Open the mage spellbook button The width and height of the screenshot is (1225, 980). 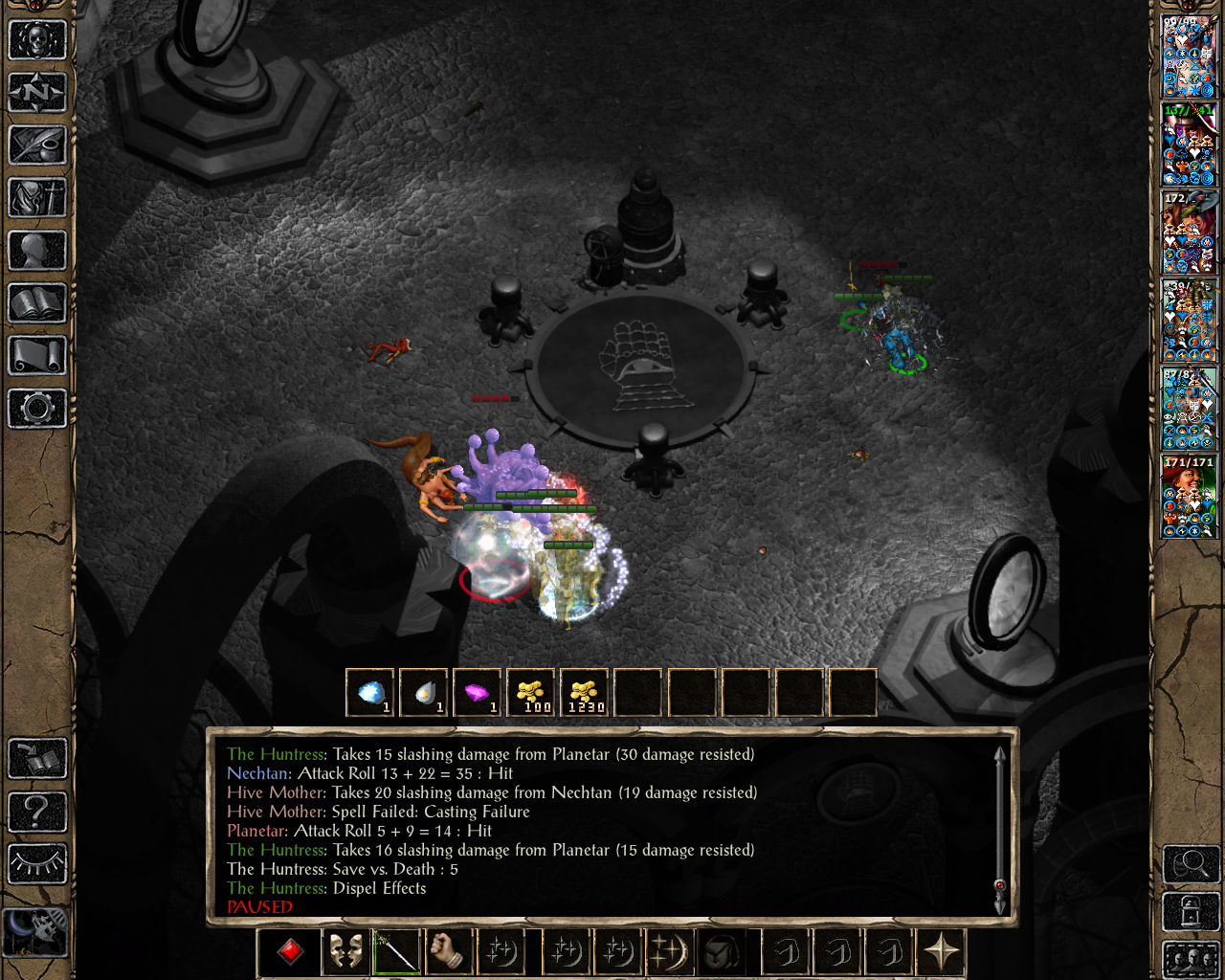37,303
